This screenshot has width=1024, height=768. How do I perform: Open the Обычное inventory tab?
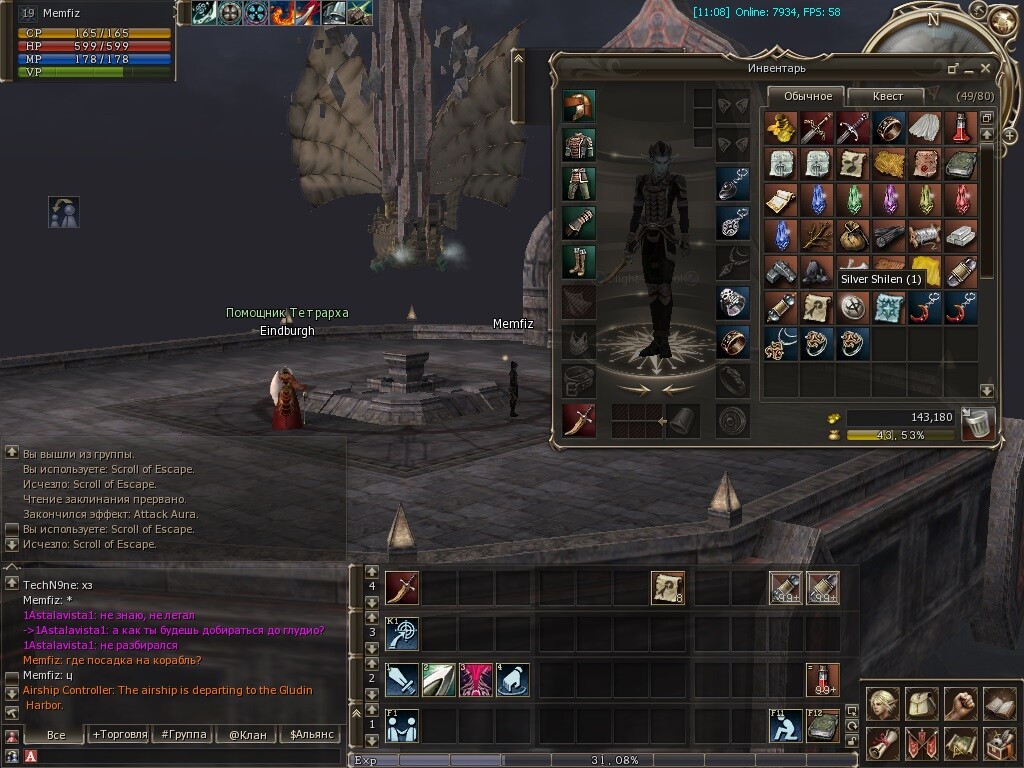[x=807, y=96]
